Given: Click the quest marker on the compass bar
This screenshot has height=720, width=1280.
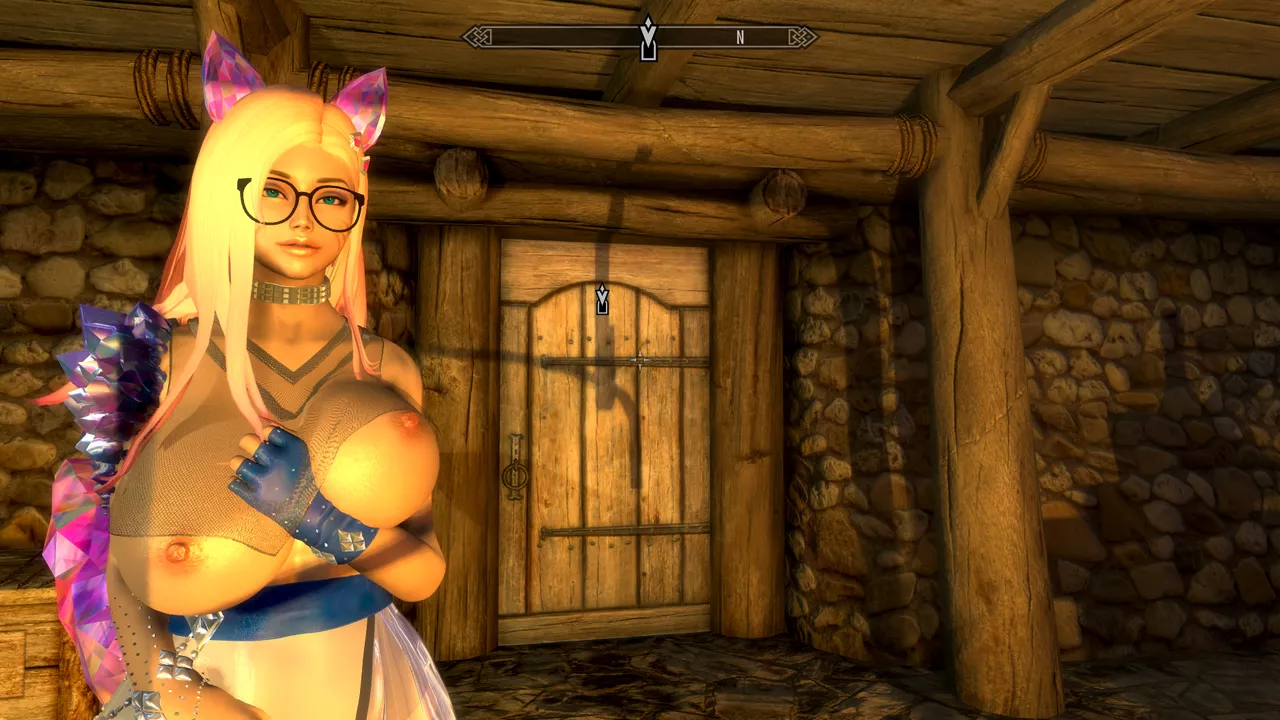Looking at the screenshot, I should pyautogui.click(x=648, y=38).
